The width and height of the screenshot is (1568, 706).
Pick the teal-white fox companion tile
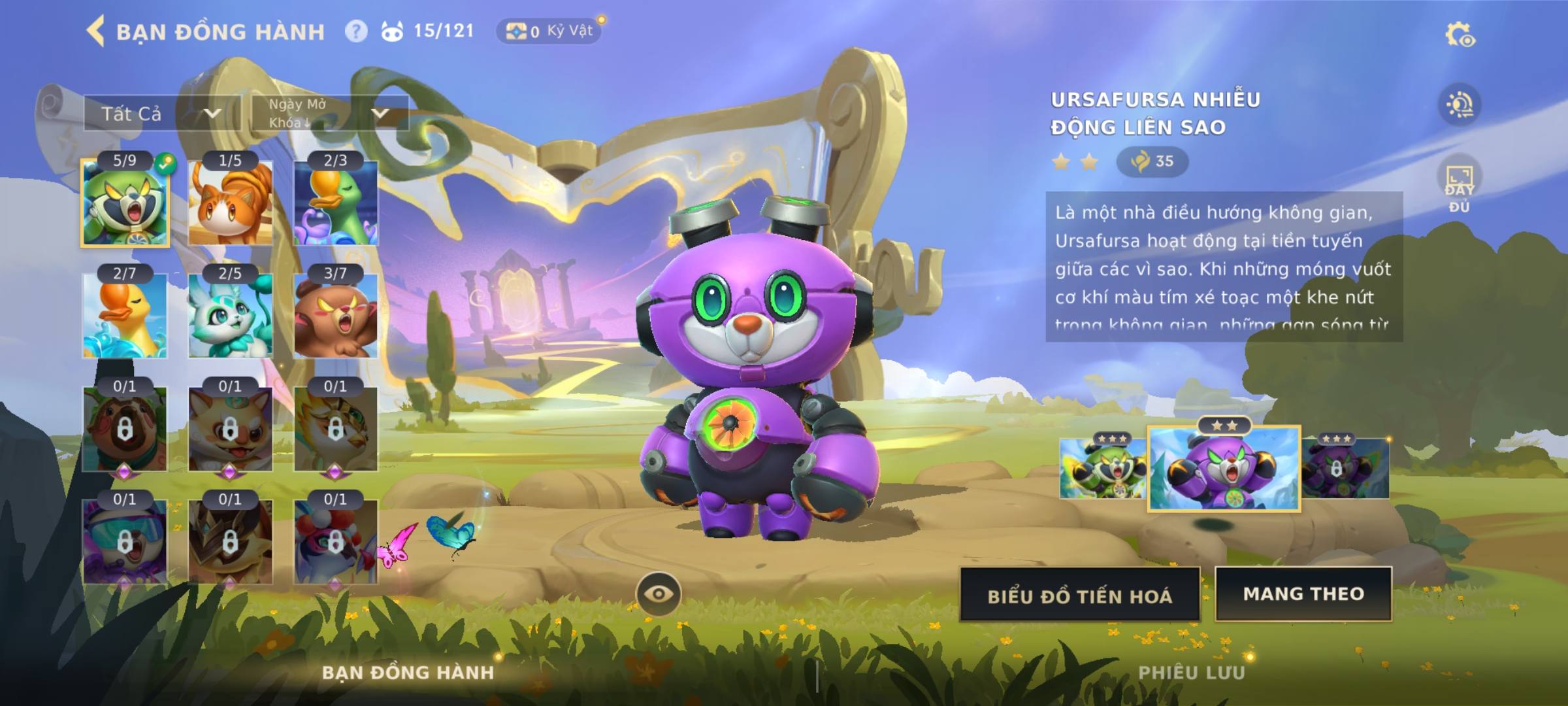pyautogui.click(x=230, y=316)
